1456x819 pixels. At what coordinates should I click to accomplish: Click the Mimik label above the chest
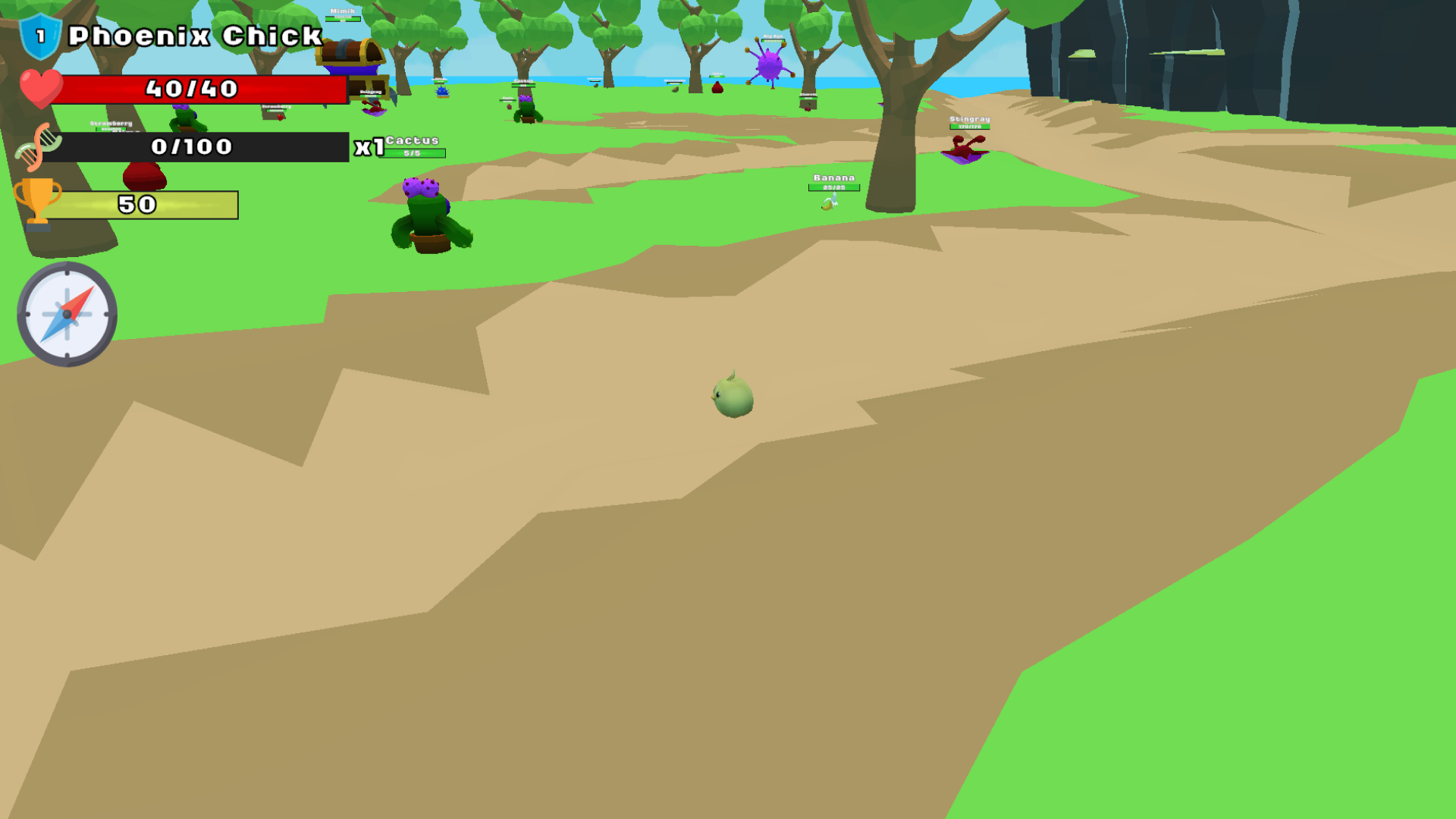click(341, 11)
